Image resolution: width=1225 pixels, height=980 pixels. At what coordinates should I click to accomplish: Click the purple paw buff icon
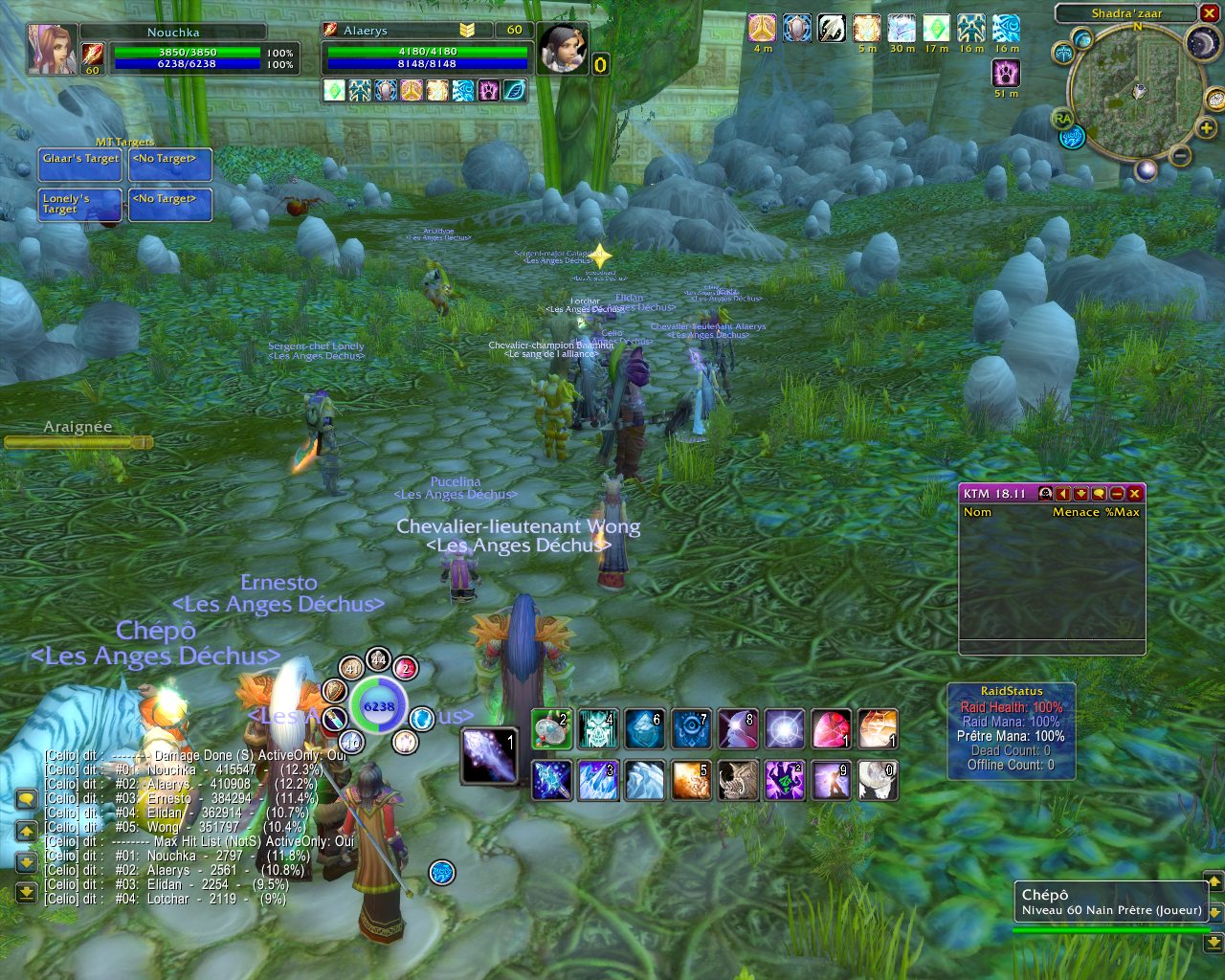point(1006,74)
